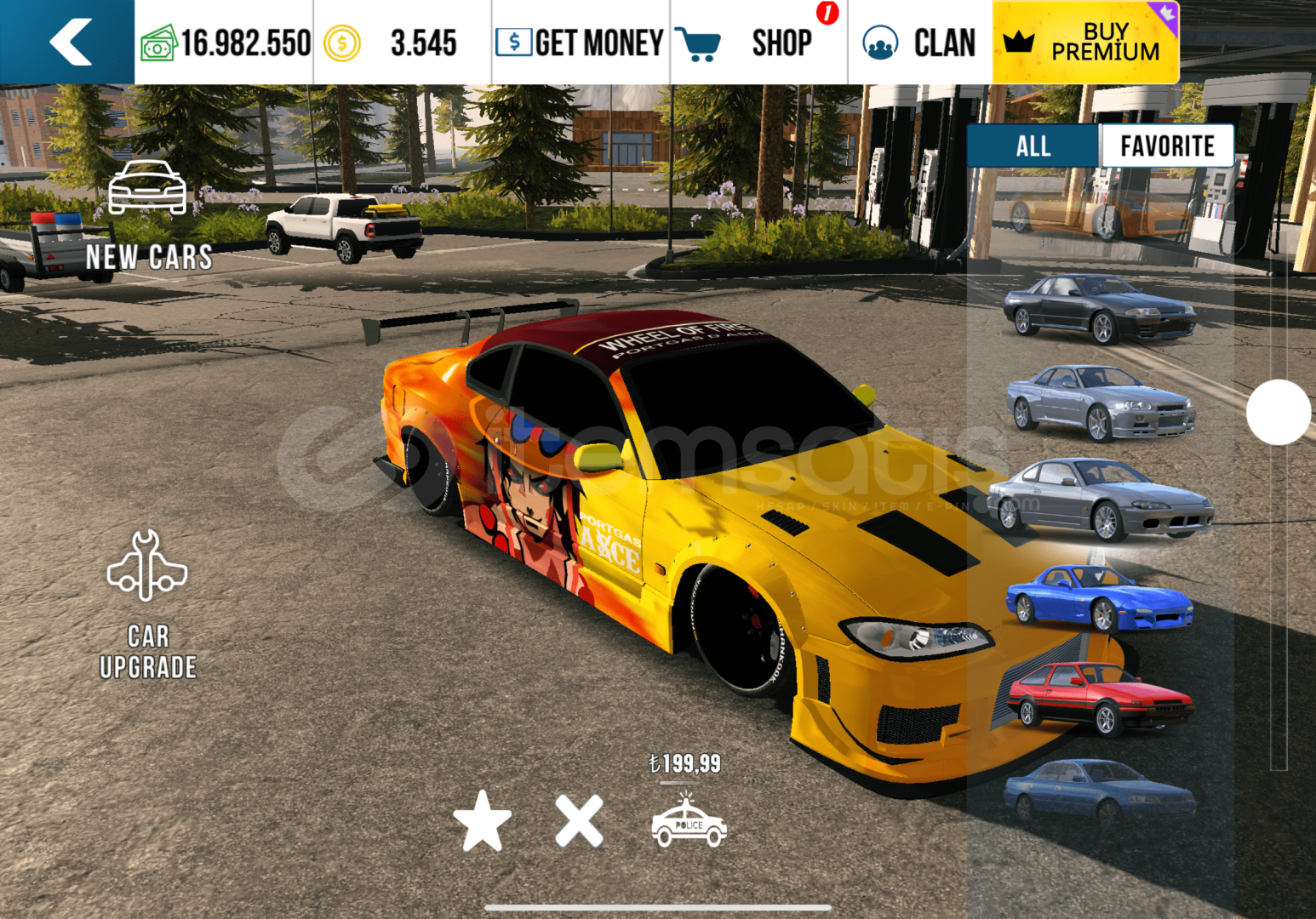Open the Shop
1316x919 pixels.
point(758,43)
